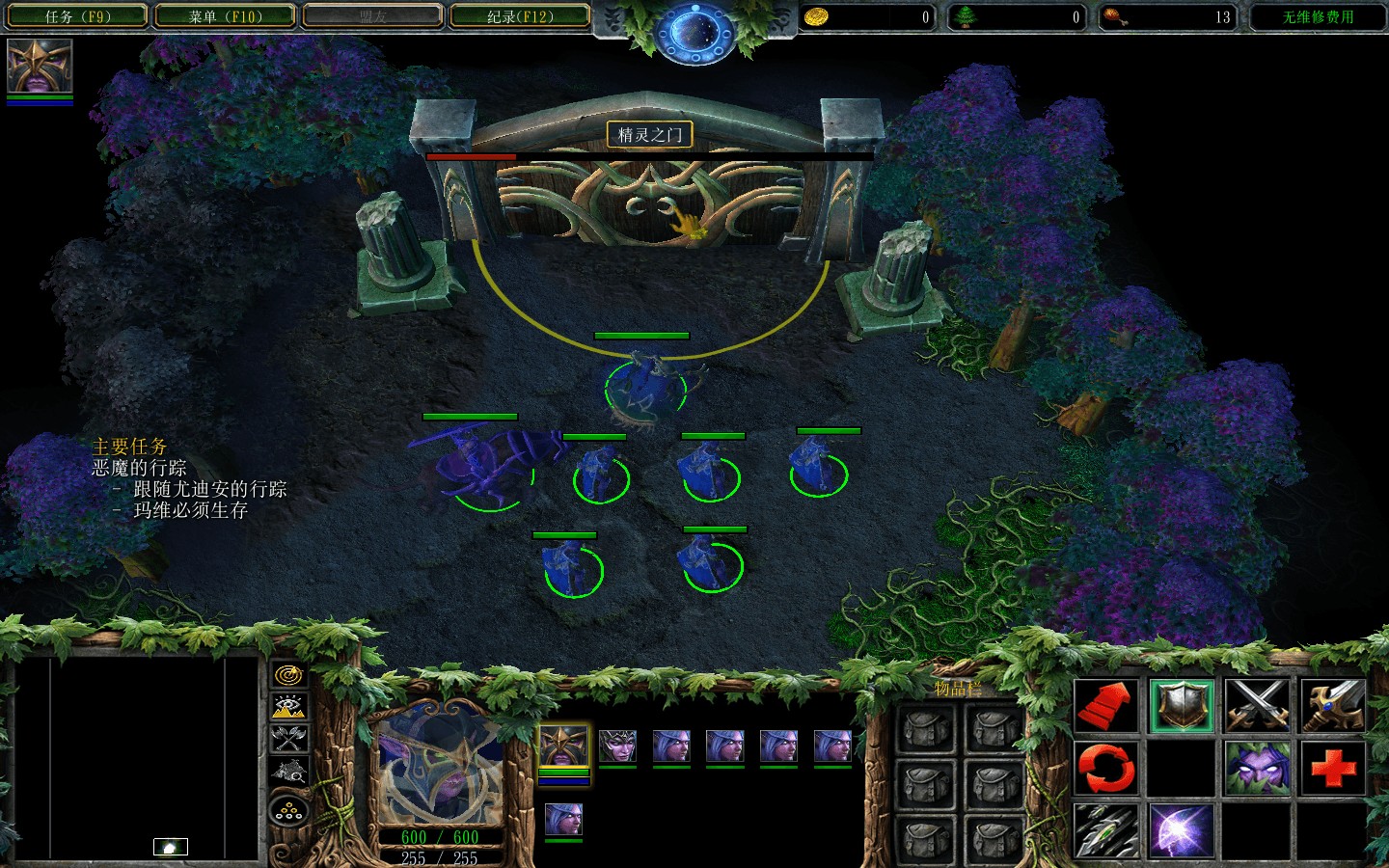Toggle creep camp display on the minimap
The height and width of the screenshot is (868, 1389).
288,772
